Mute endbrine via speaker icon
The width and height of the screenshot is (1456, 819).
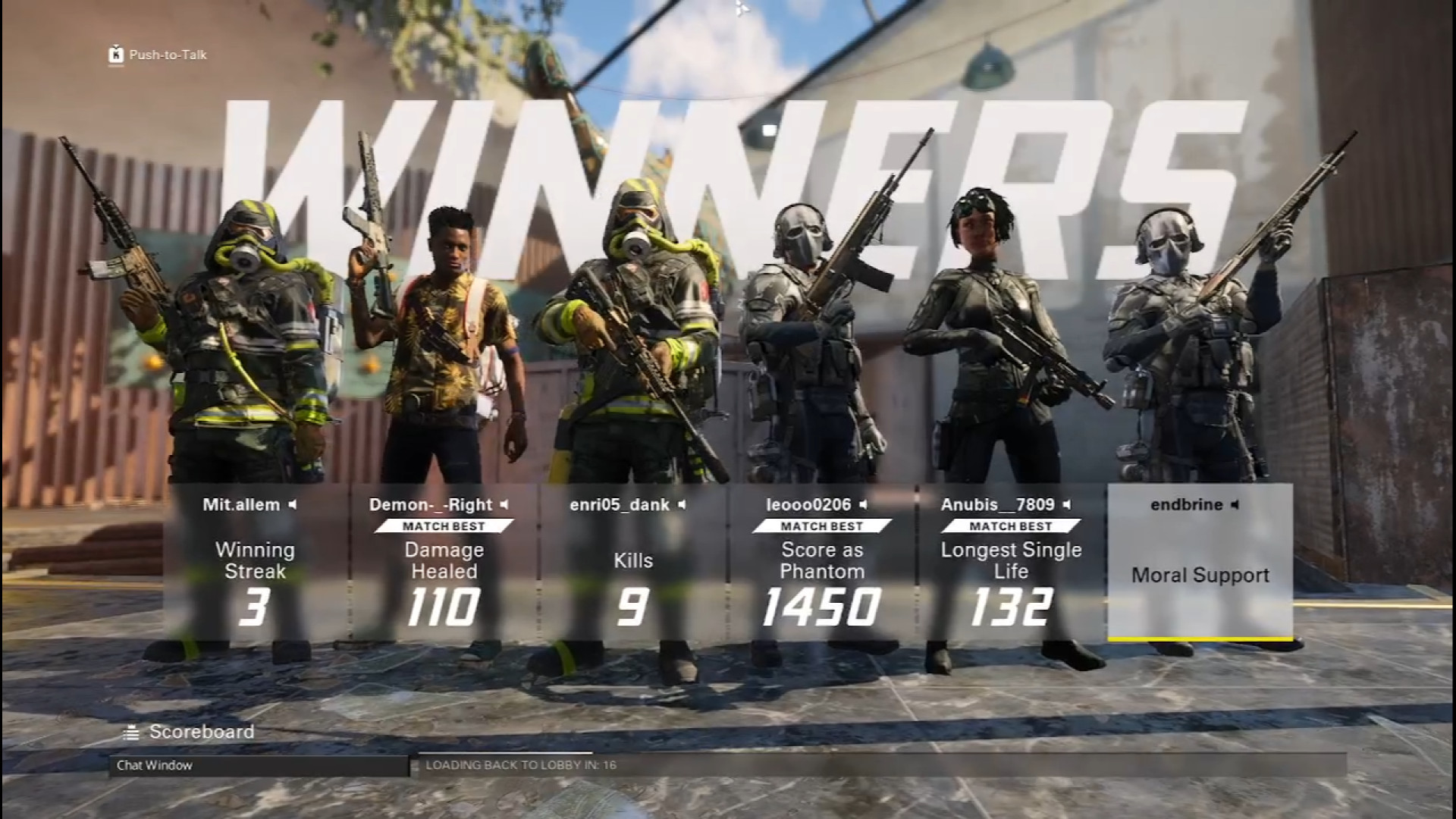pyautogui.click(x=1235, y=505)
